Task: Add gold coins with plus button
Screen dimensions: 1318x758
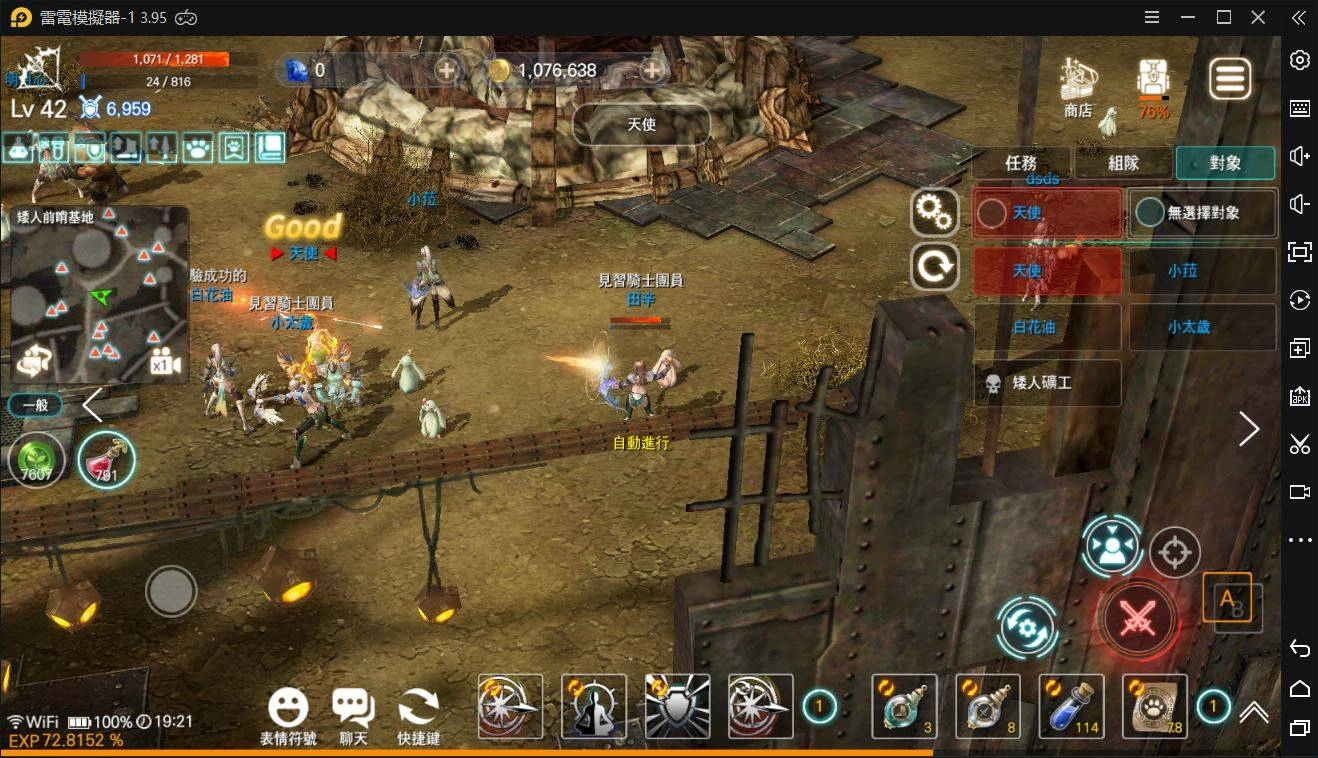Action: click(652, 70)
